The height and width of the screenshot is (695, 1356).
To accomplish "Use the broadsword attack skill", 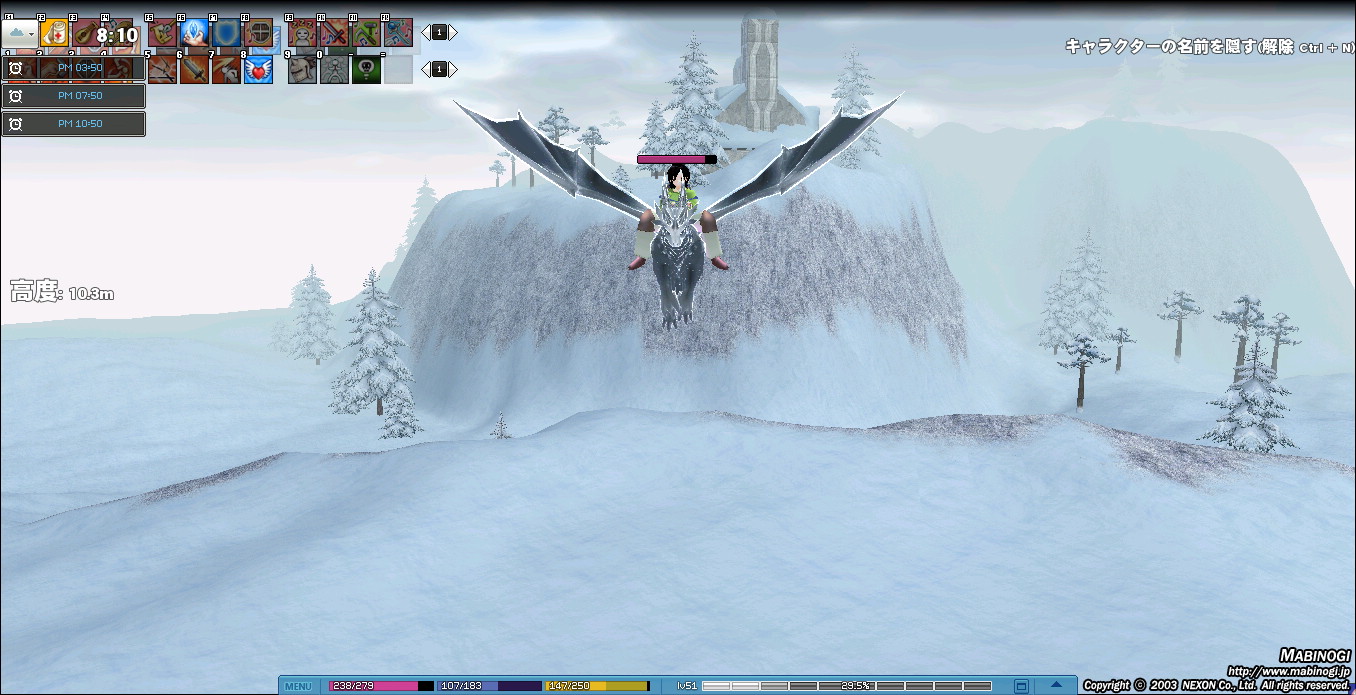I will pyautogui.click(x=194, y=70).
